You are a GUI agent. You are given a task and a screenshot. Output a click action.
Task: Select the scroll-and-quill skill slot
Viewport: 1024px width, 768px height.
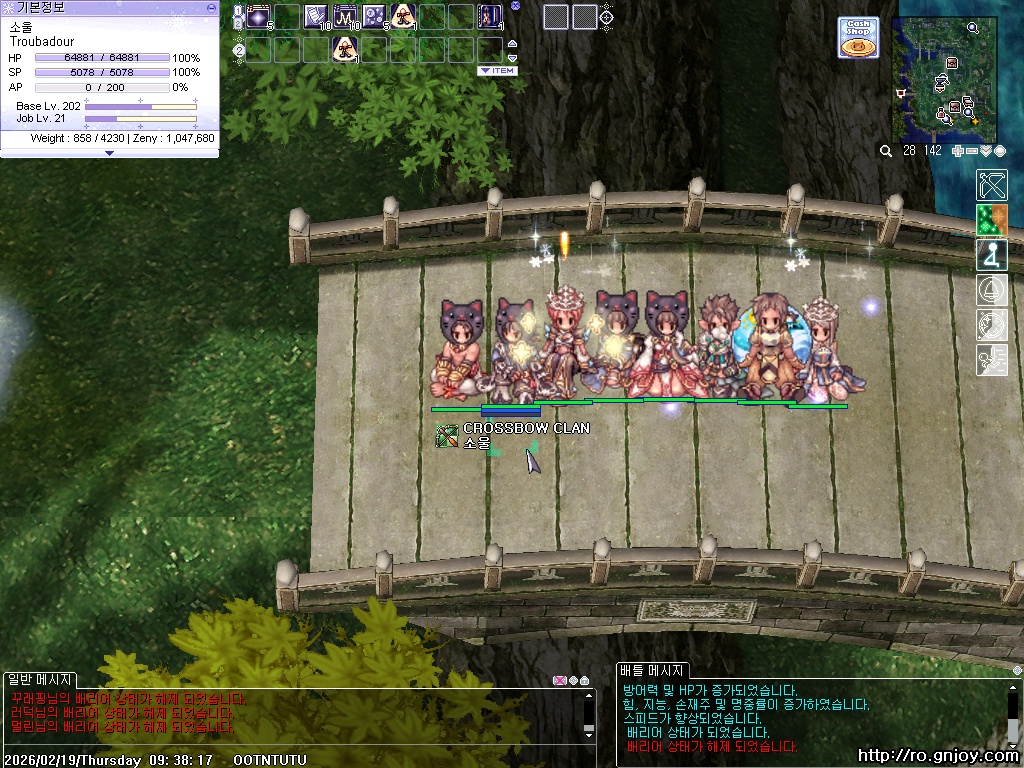[x=316, y=16]
